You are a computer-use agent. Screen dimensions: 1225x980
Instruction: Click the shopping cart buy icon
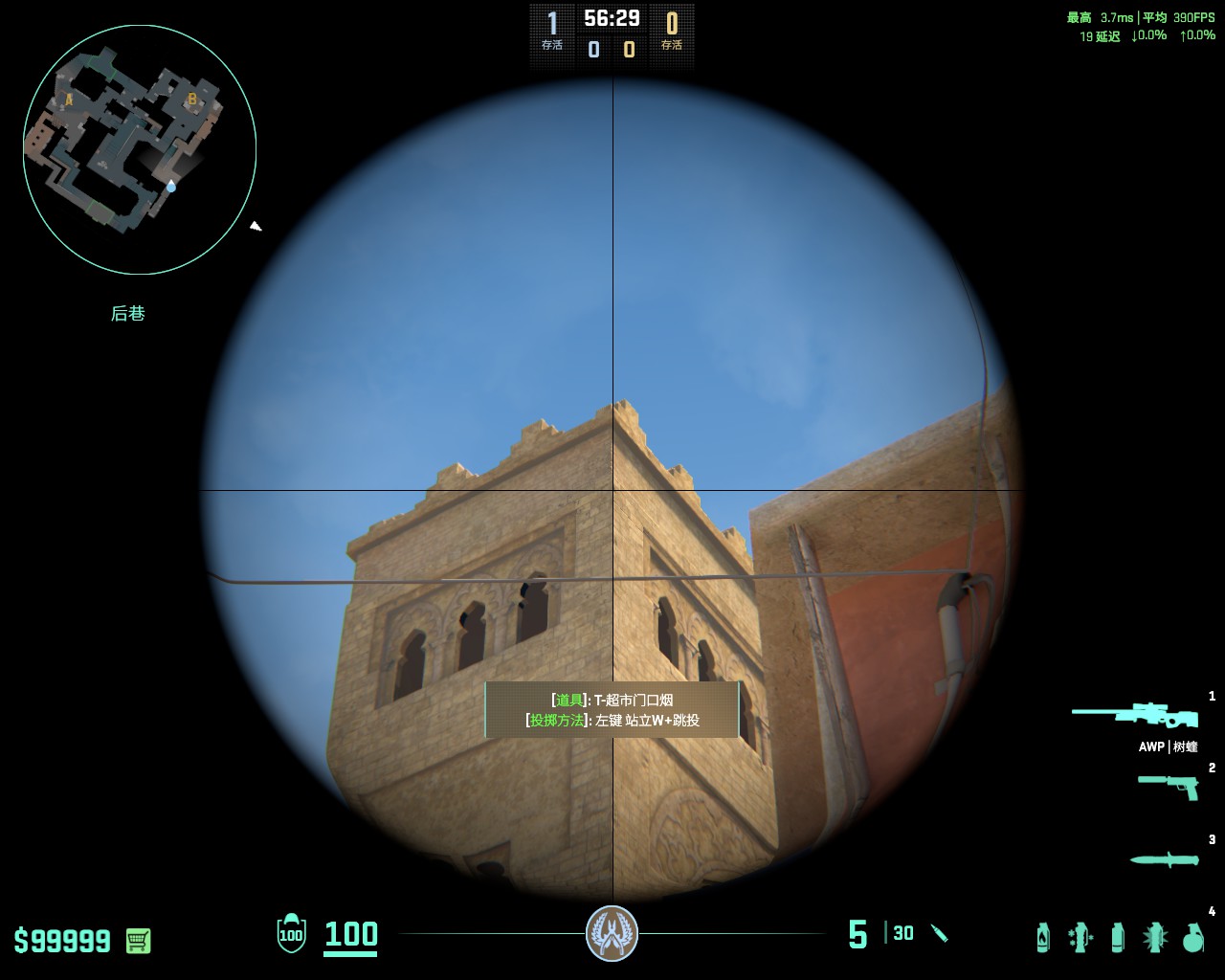coord(136,941)
